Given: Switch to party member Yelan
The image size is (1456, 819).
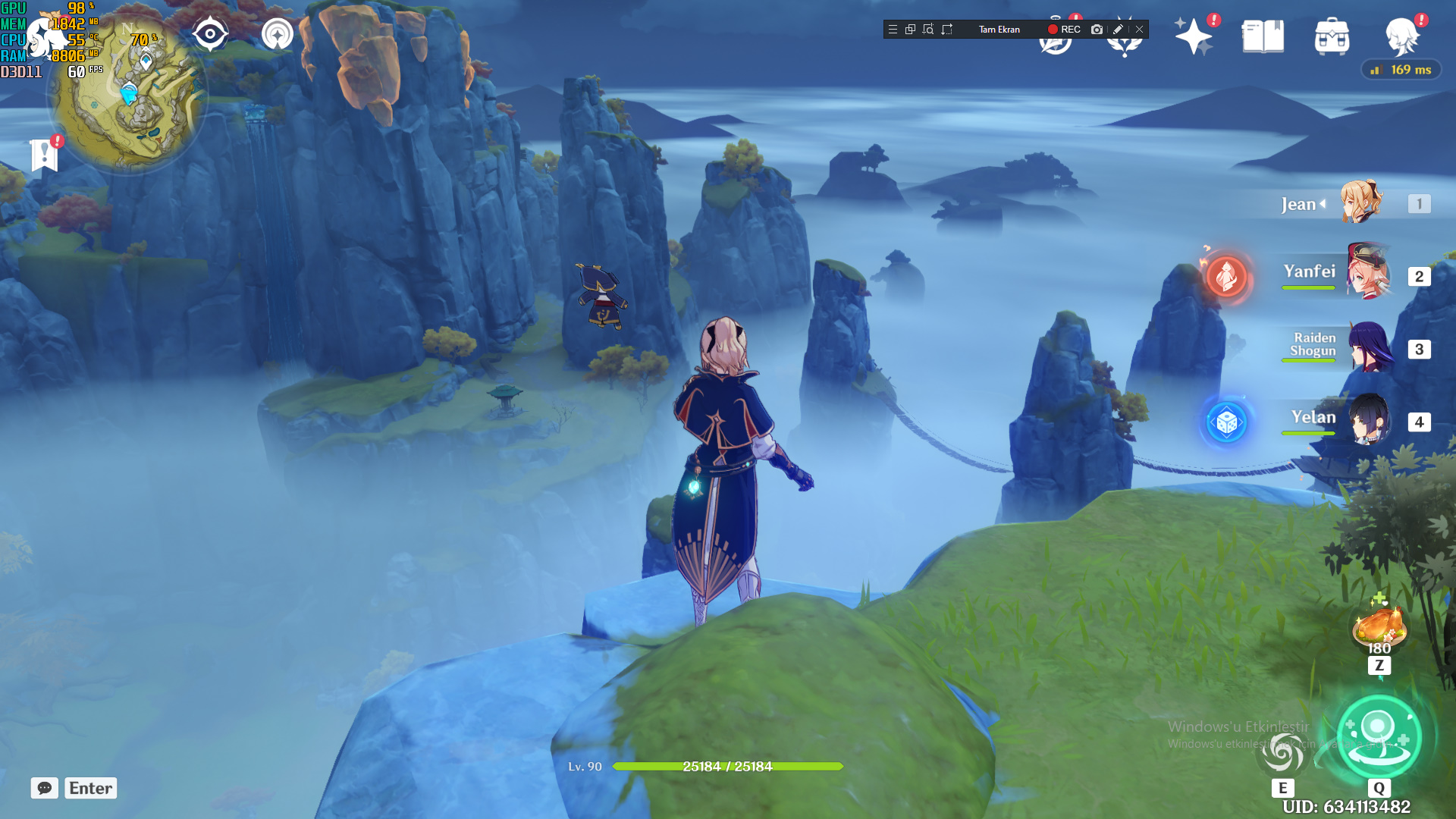Looking at the screenshot, I should [1368, 419].
